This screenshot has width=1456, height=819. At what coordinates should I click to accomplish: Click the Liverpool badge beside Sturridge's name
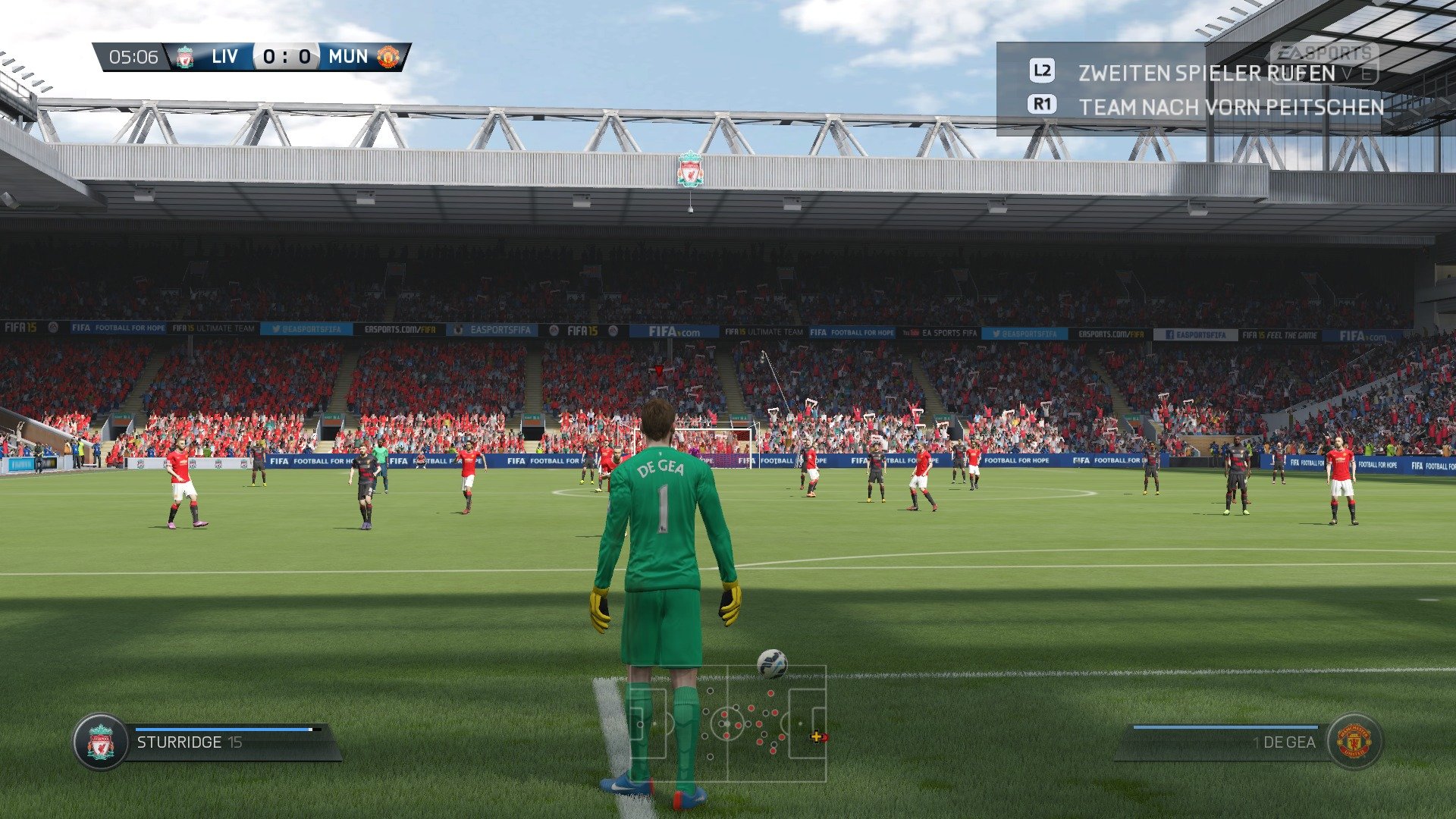tap(99, 742)
